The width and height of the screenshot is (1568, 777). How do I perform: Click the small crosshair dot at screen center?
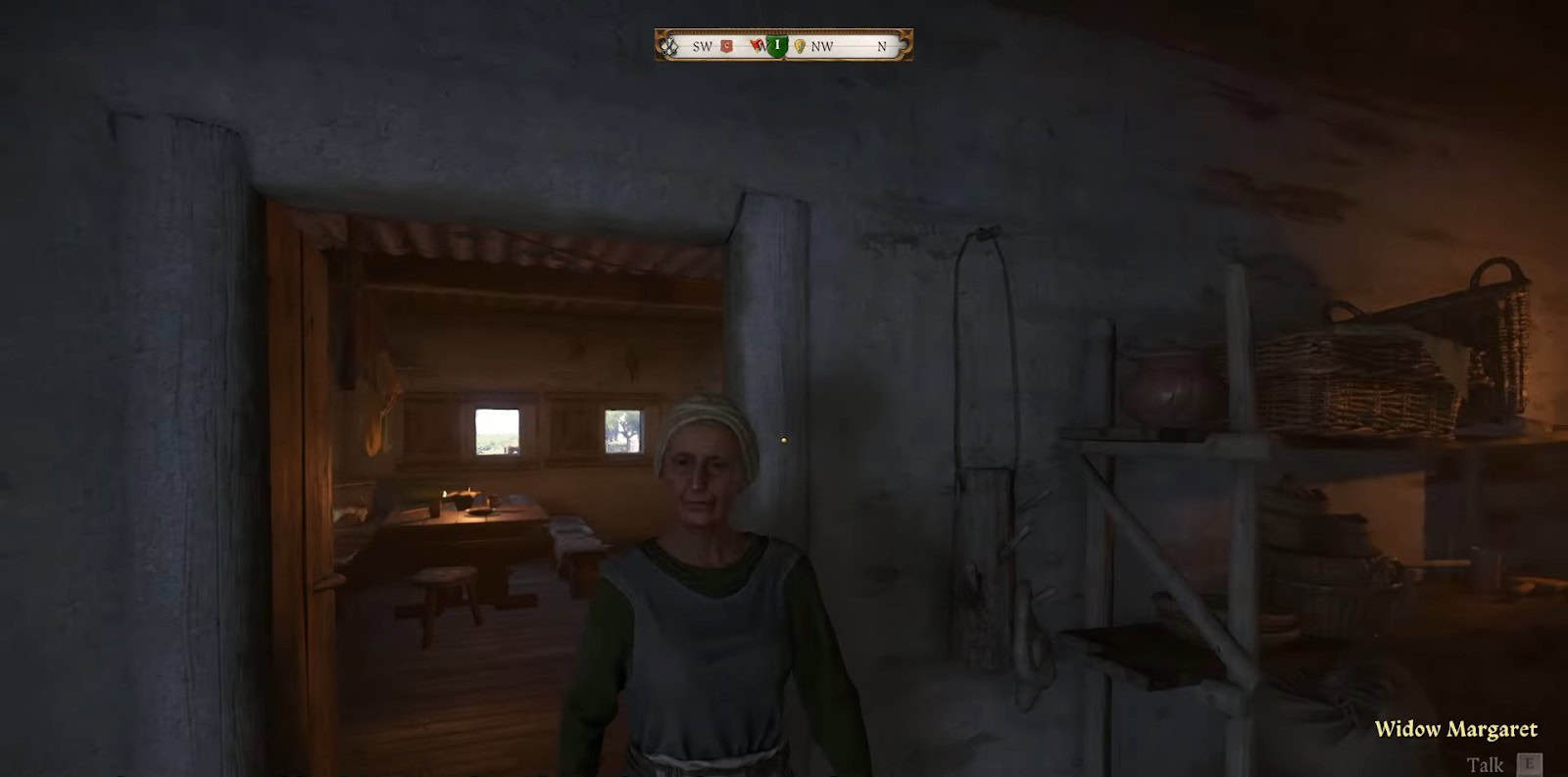785,440
